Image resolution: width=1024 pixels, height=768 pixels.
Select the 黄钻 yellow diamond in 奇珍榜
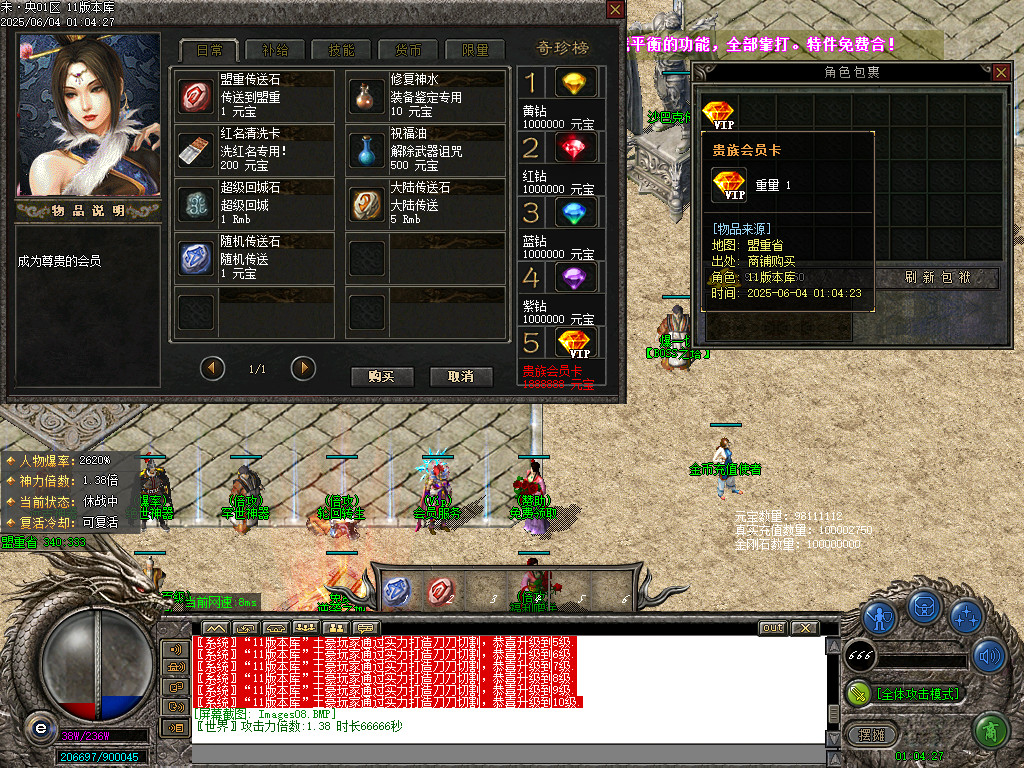[x=574, y=82]
